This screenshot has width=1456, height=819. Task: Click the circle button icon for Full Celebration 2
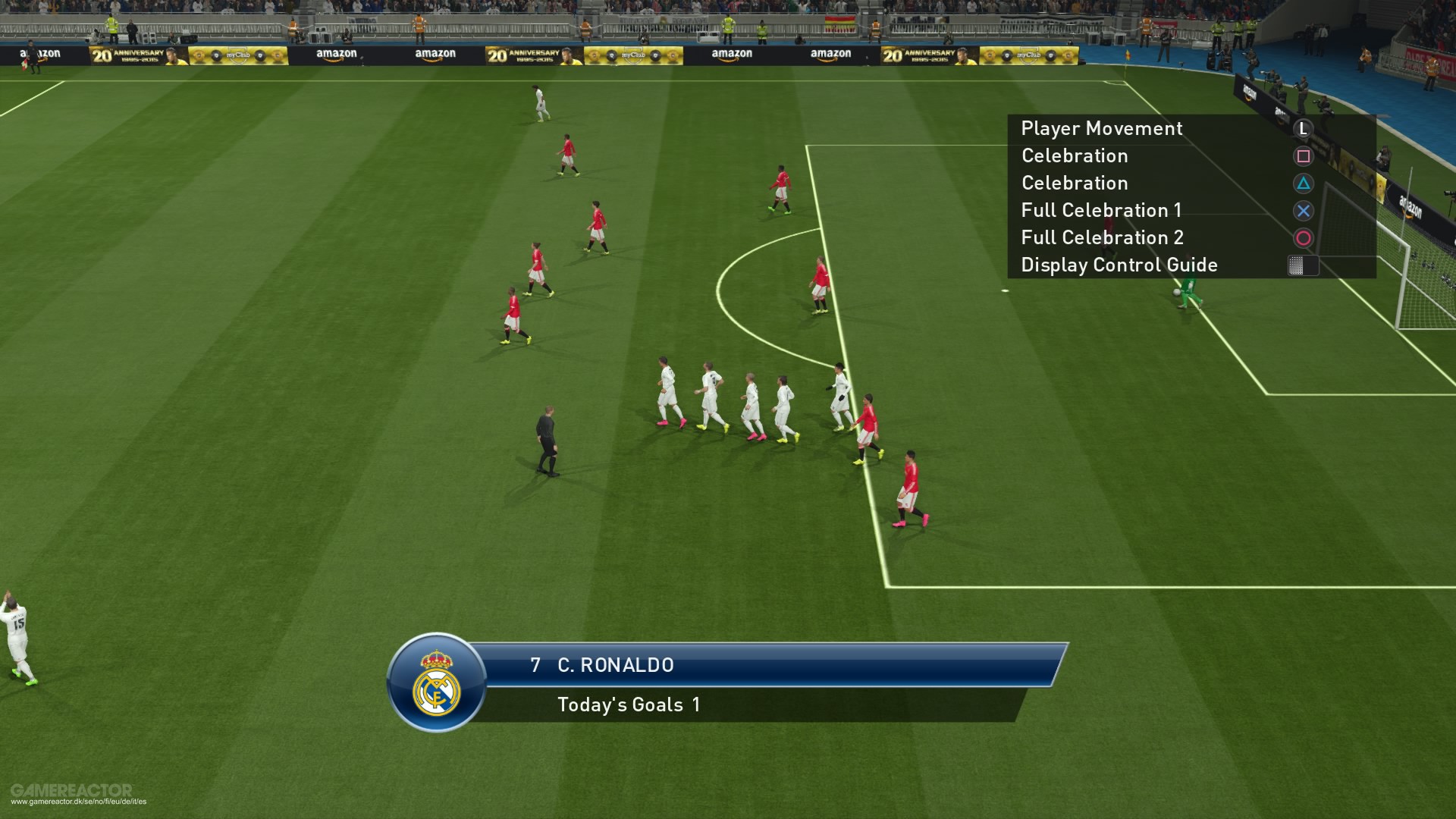point(1302,238)
